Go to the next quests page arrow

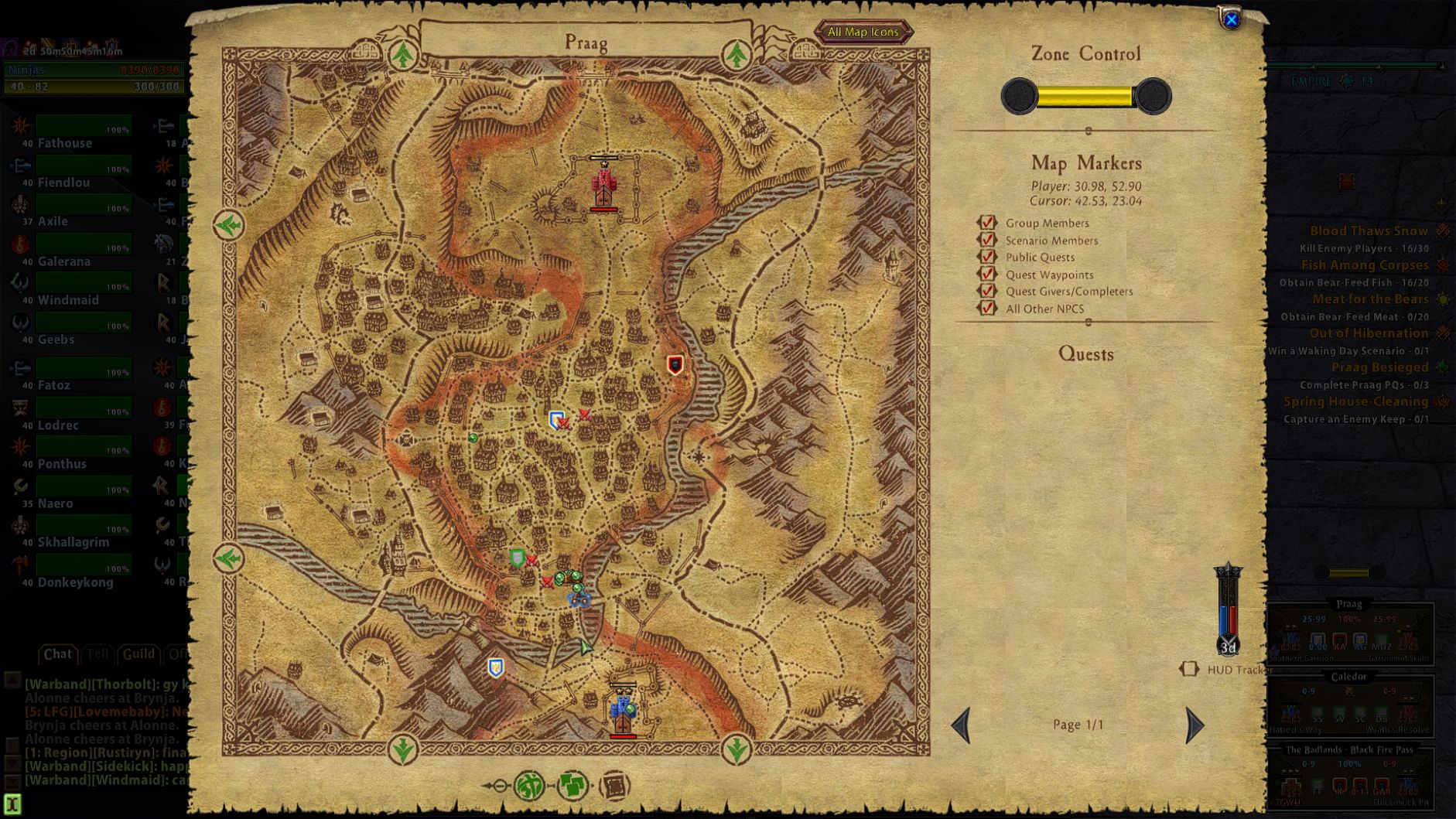(1195, 725)
